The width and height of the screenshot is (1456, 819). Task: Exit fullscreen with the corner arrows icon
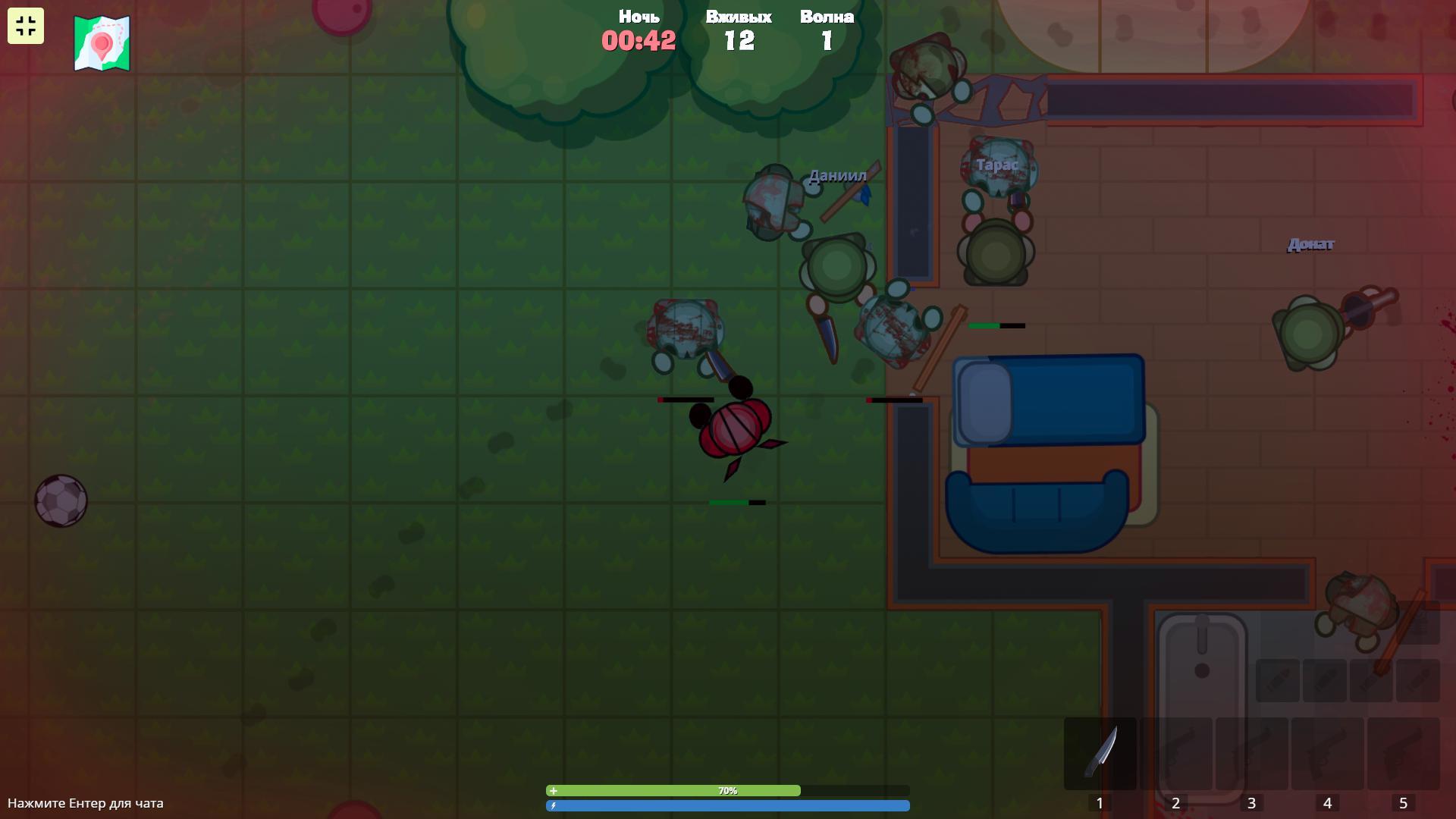coord(25,25)
